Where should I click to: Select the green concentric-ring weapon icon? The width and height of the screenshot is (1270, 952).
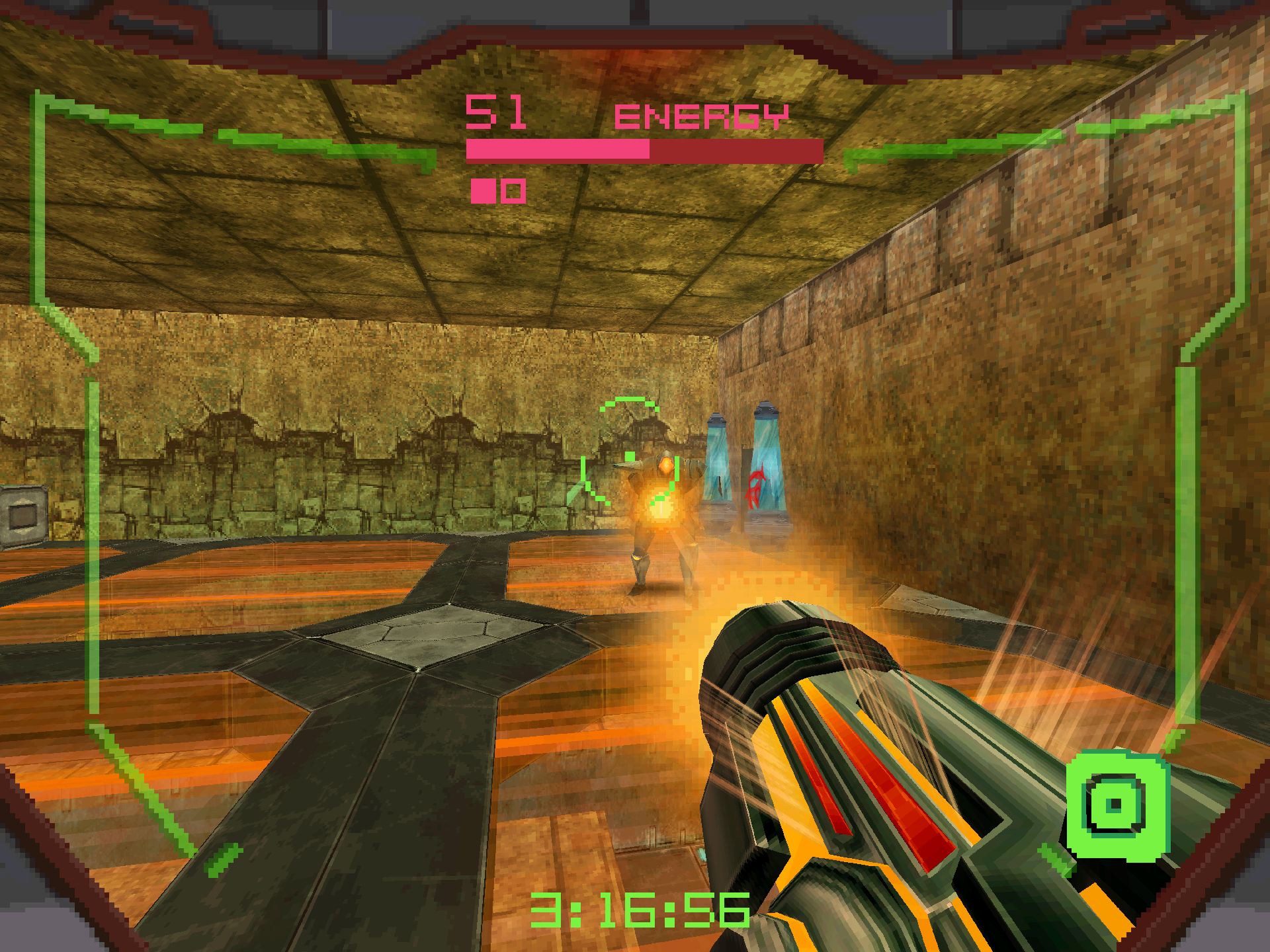click(x=1117, y=805)
